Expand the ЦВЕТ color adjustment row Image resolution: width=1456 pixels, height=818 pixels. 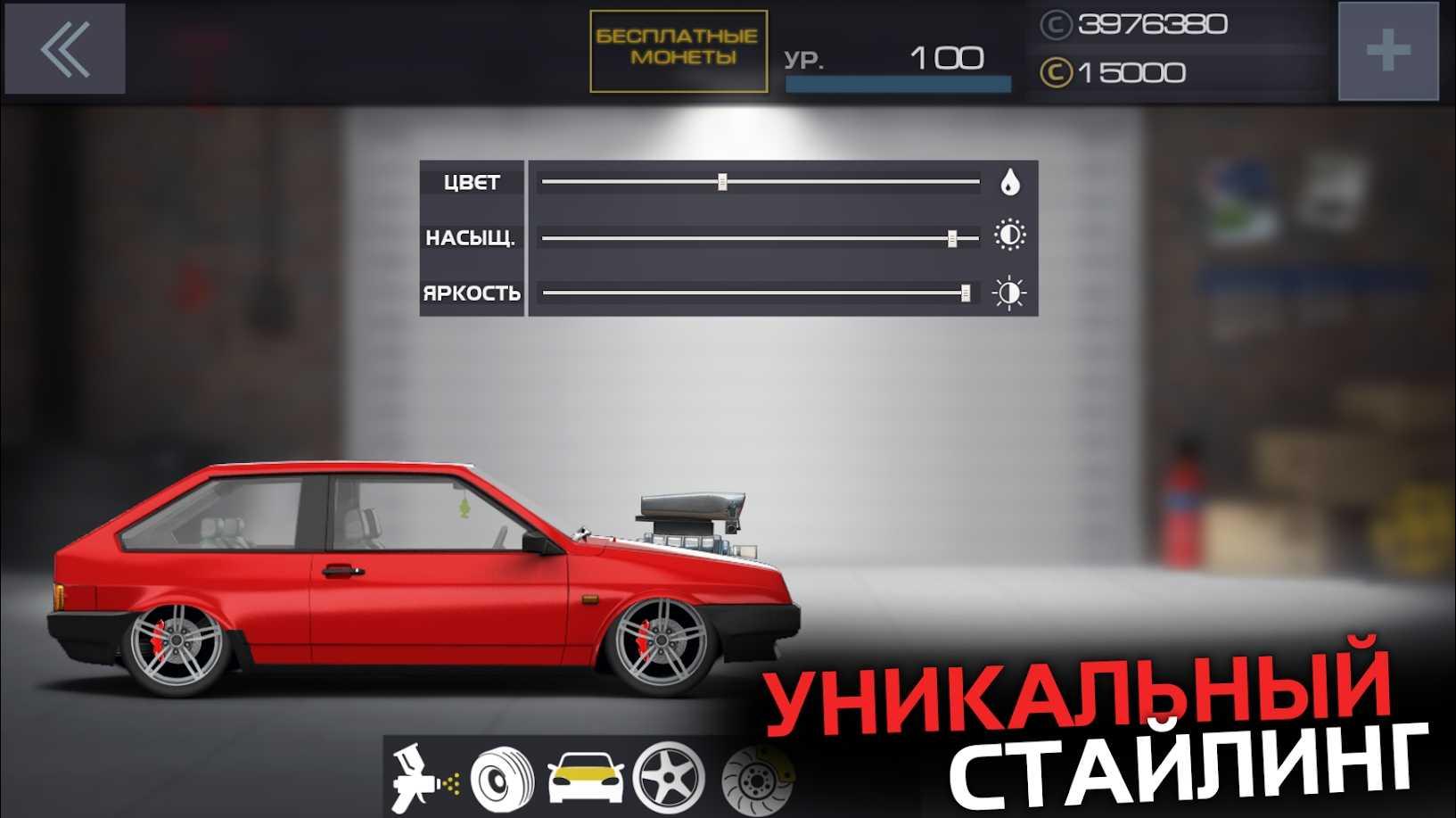coord(471,181)
